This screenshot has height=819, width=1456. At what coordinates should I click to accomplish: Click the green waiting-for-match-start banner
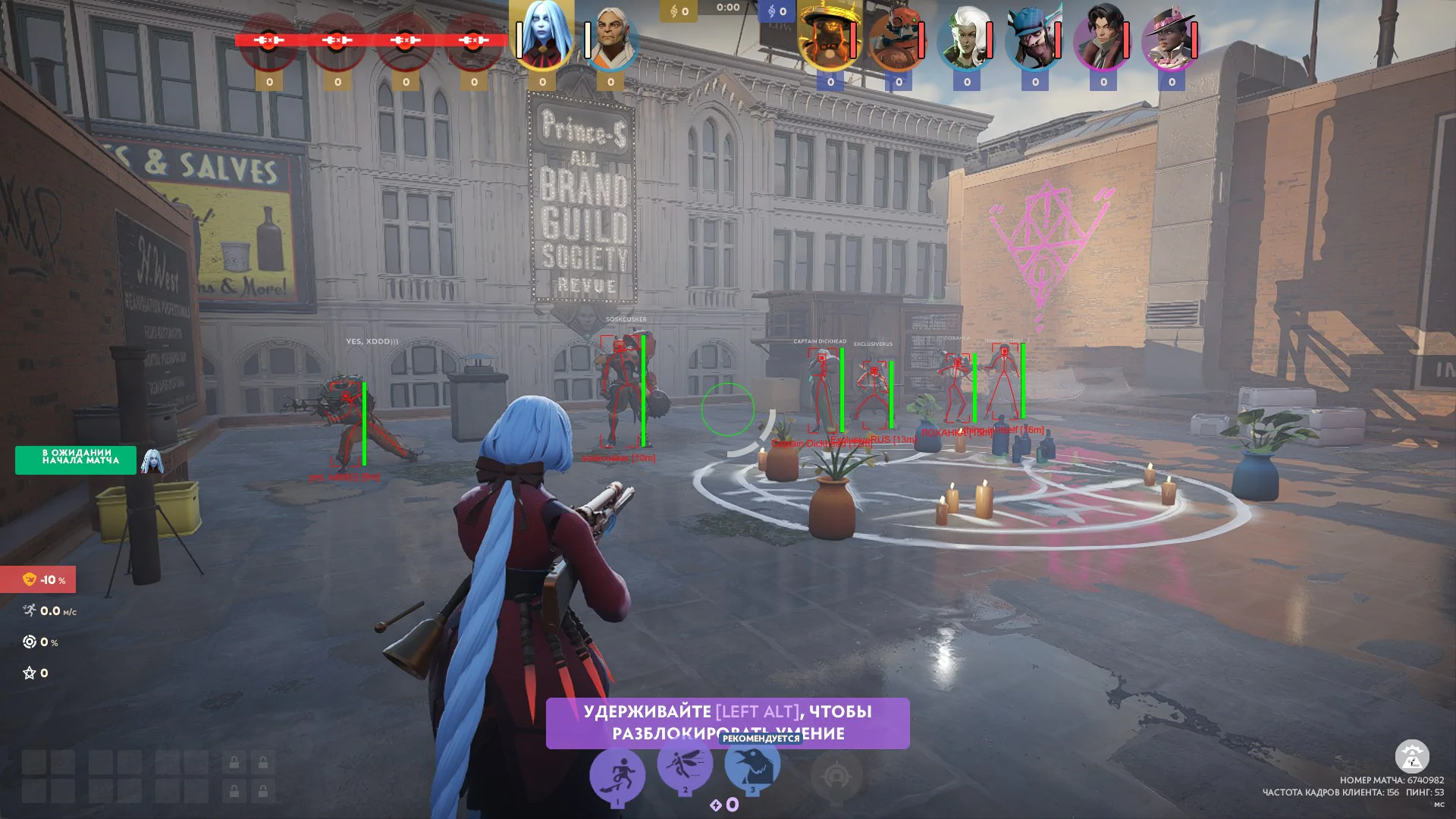click(76, 460)
